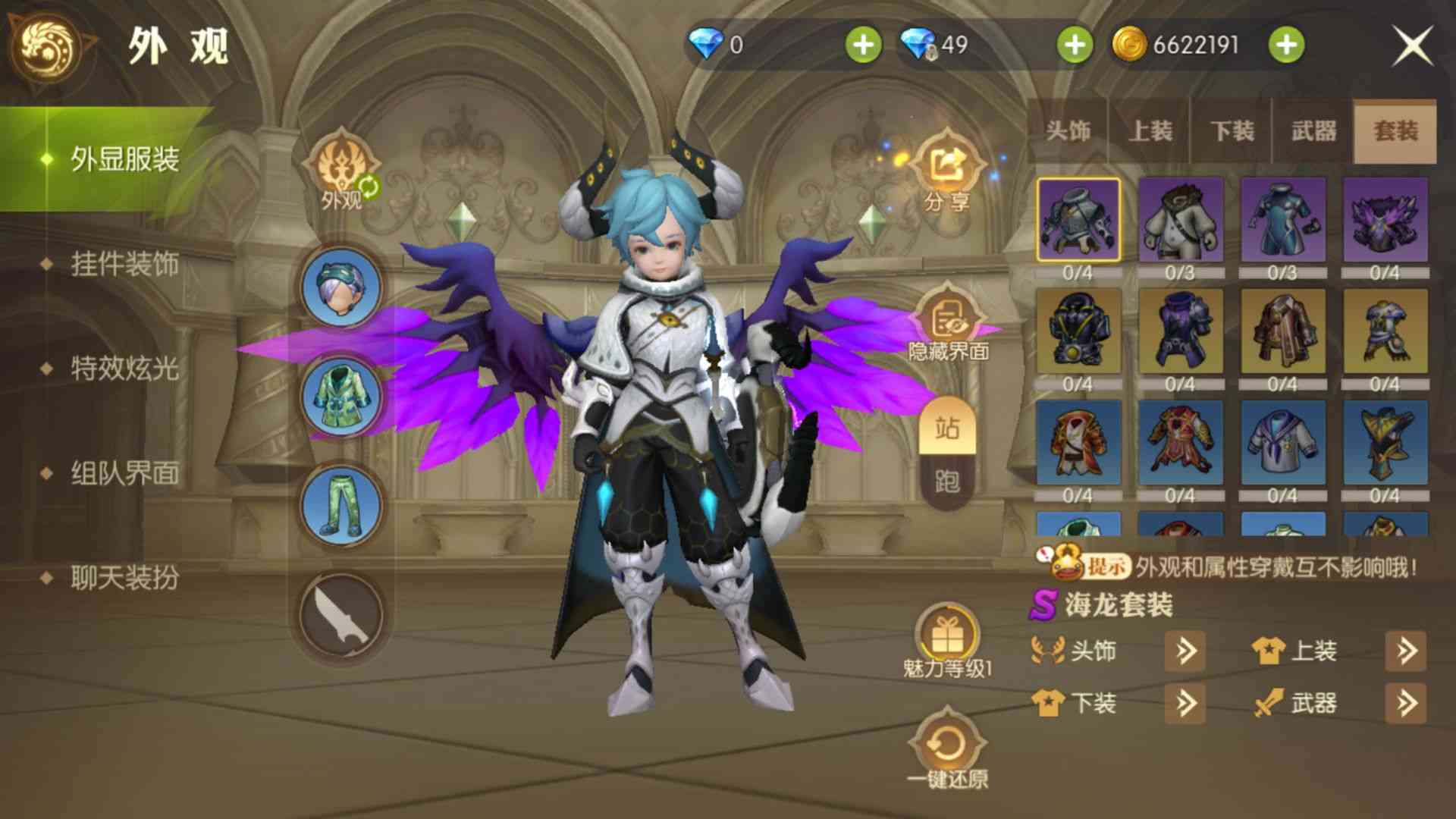Image resolution: width=1456 pixels, height=819 pixels.
Task: Open the 武器 tab
Action: click(1313, 131)
